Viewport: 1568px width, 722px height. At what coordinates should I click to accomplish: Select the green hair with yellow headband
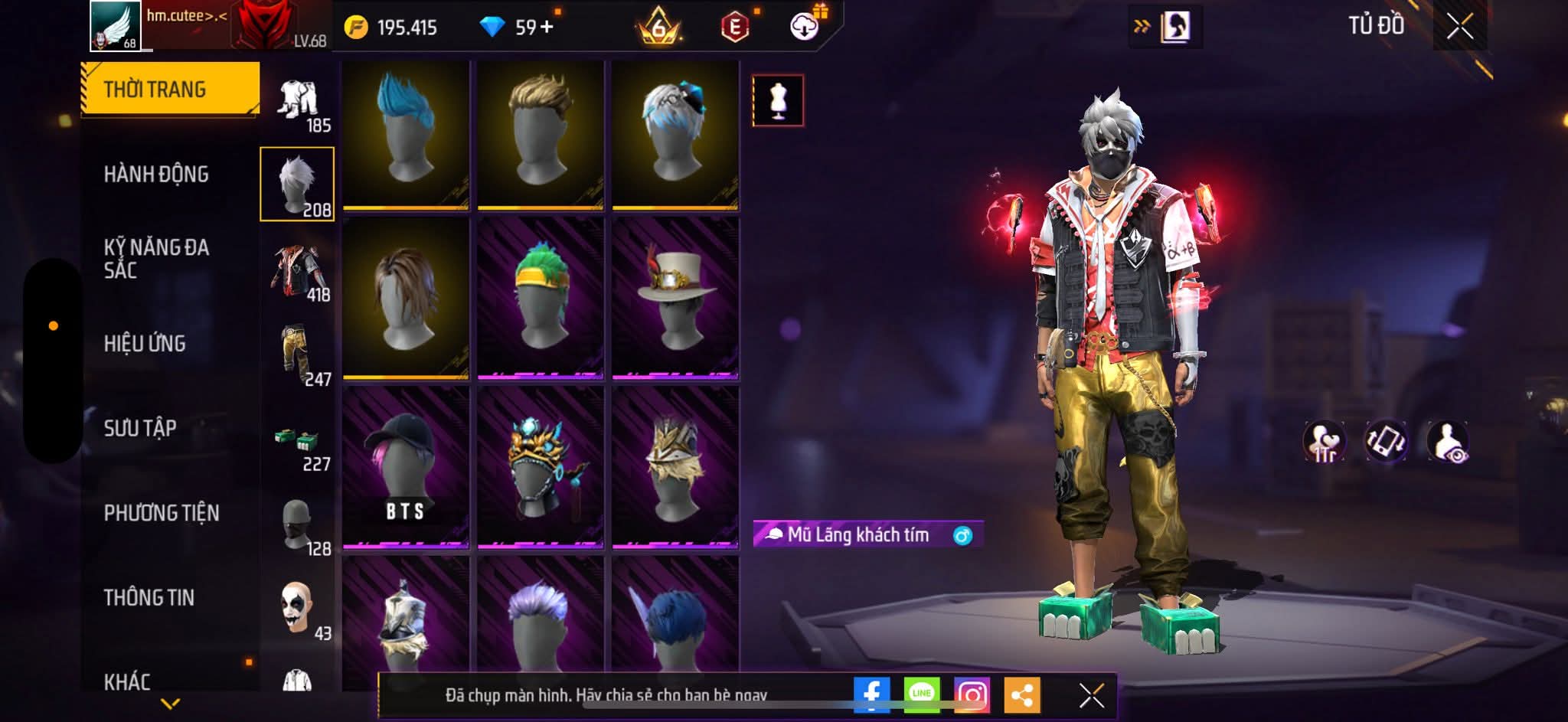click(x=541, y=299)
